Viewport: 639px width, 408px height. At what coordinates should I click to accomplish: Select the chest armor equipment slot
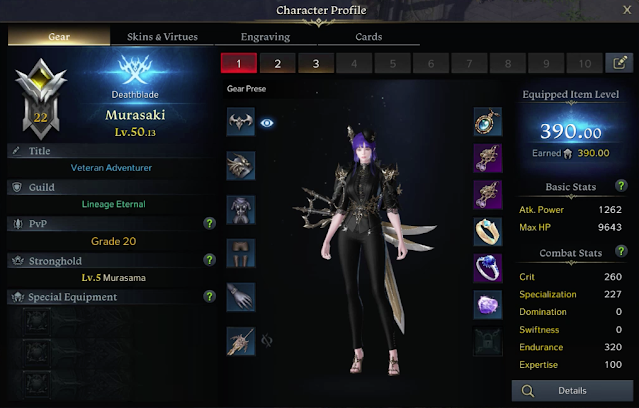241,209
